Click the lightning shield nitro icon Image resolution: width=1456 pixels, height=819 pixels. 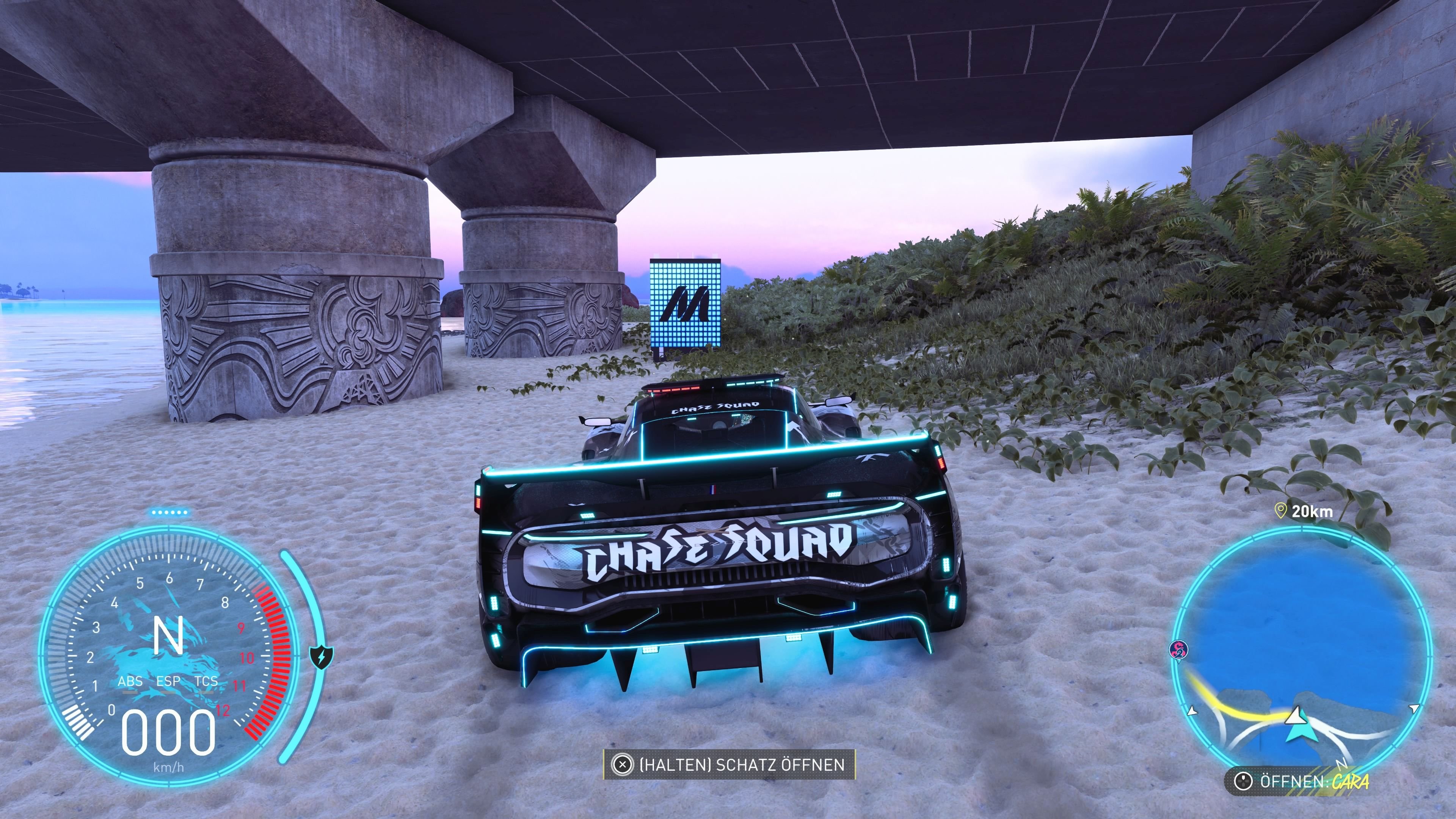click(322, 657)
